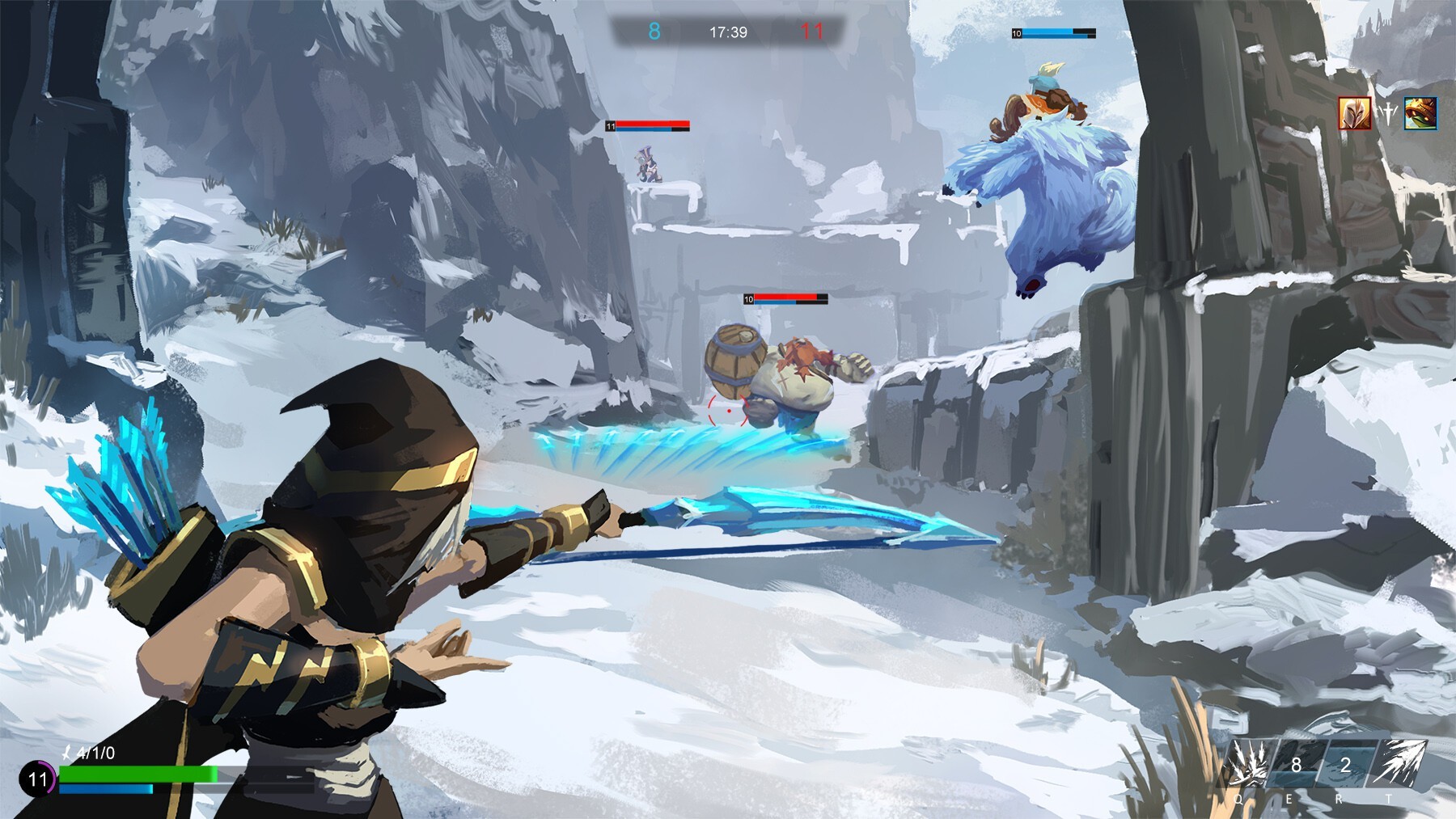Select the Q ability icon on the hotbar
Image resolution: width=1456 pixels, height=819 pixels.
1247,762
